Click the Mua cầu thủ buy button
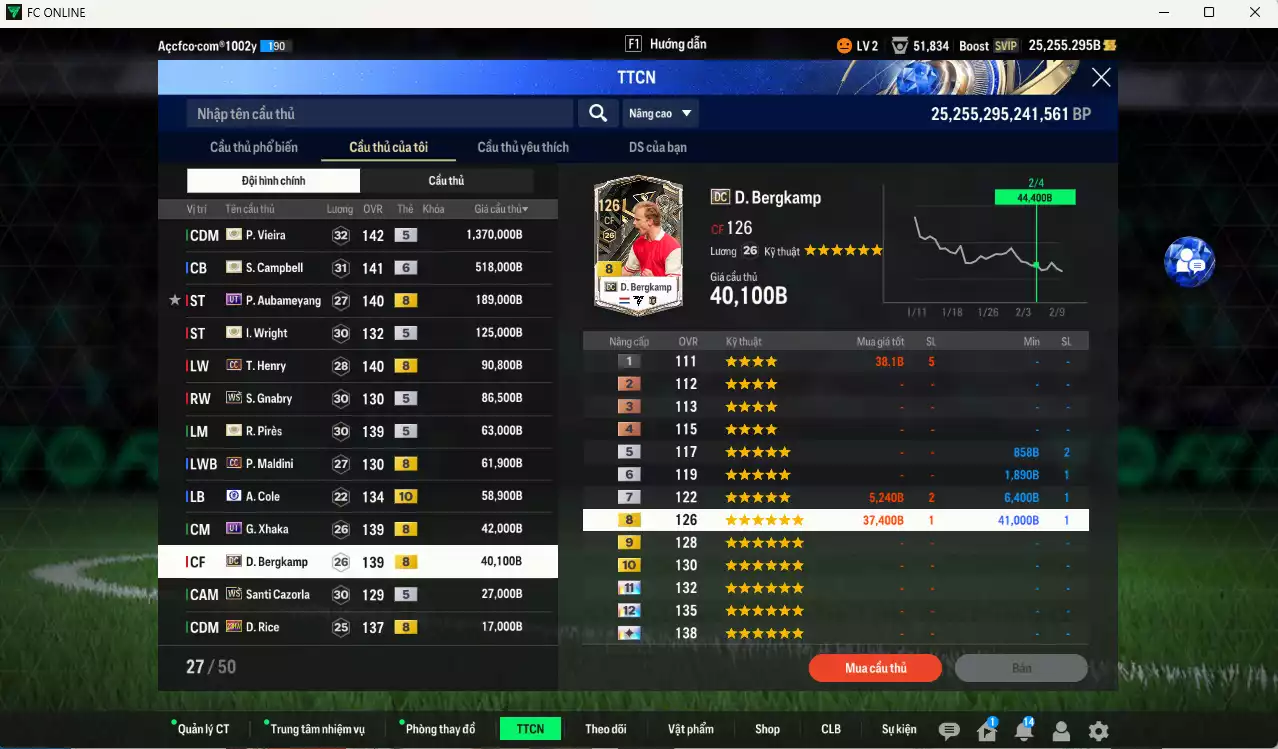The image size is (1278, 749). 875,668
